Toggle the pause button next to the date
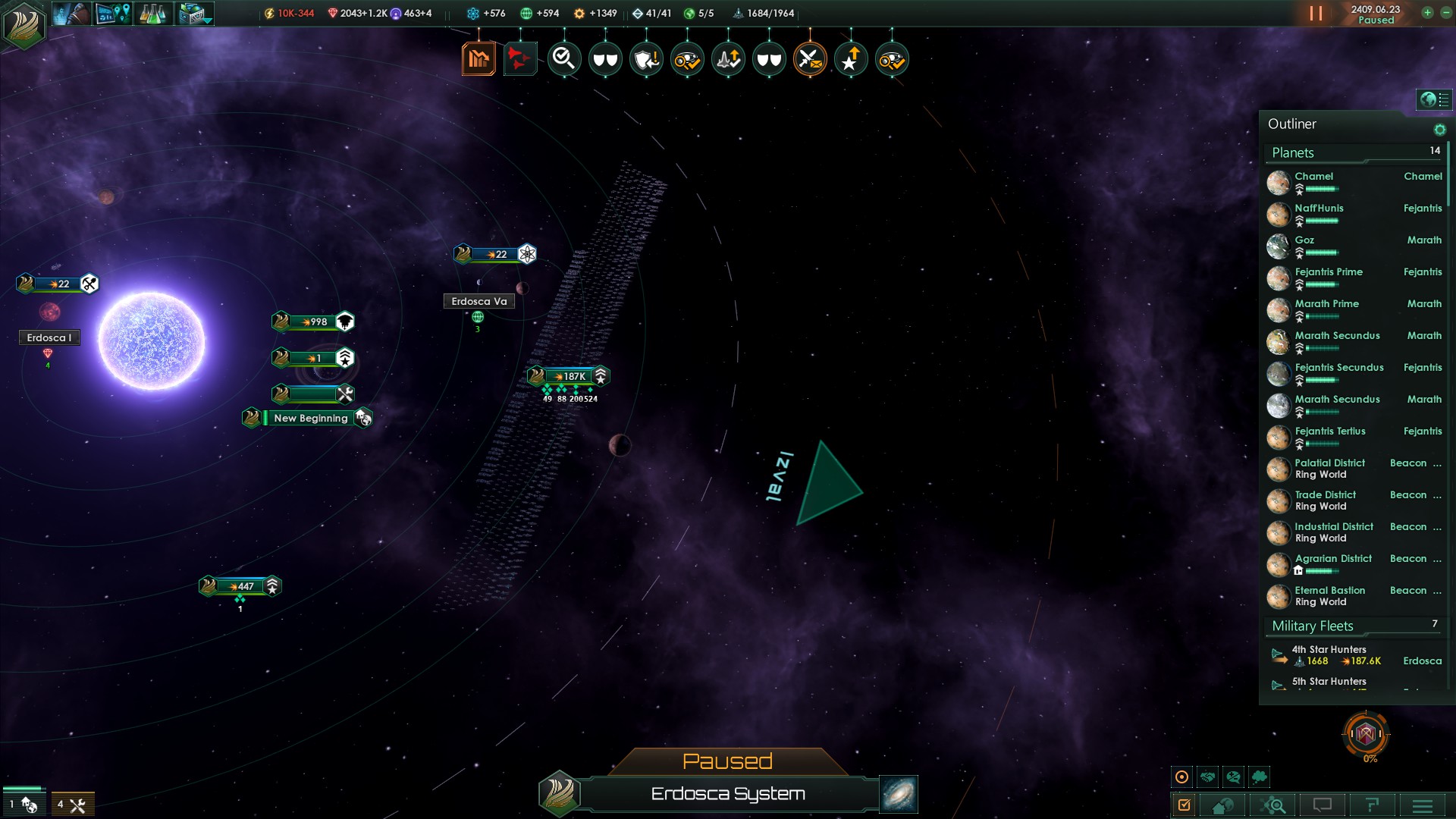1456x819 pixels. [x=1316, y=14]
